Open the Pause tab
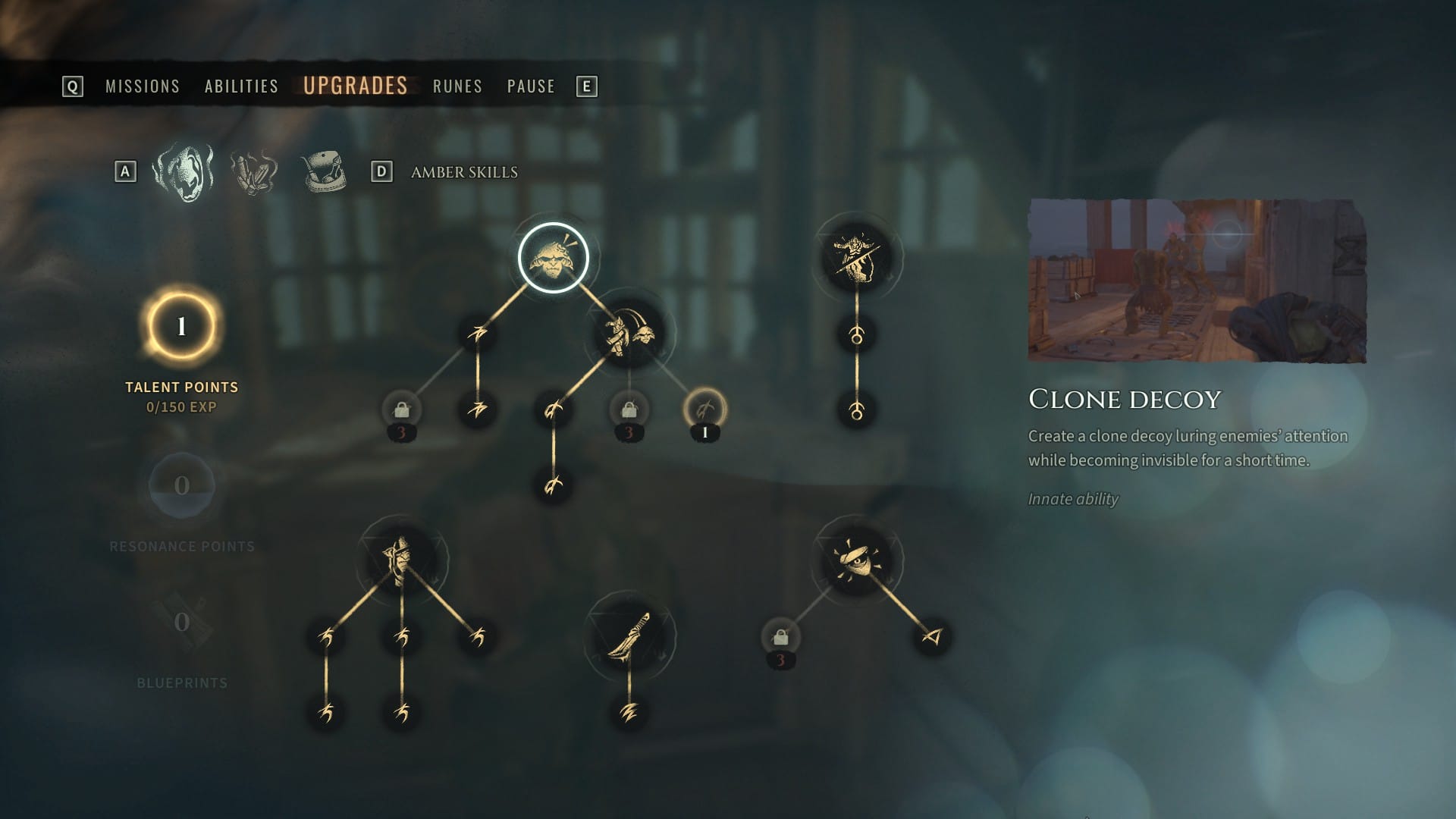1456x819 pixels. click(x=531, y=86)
